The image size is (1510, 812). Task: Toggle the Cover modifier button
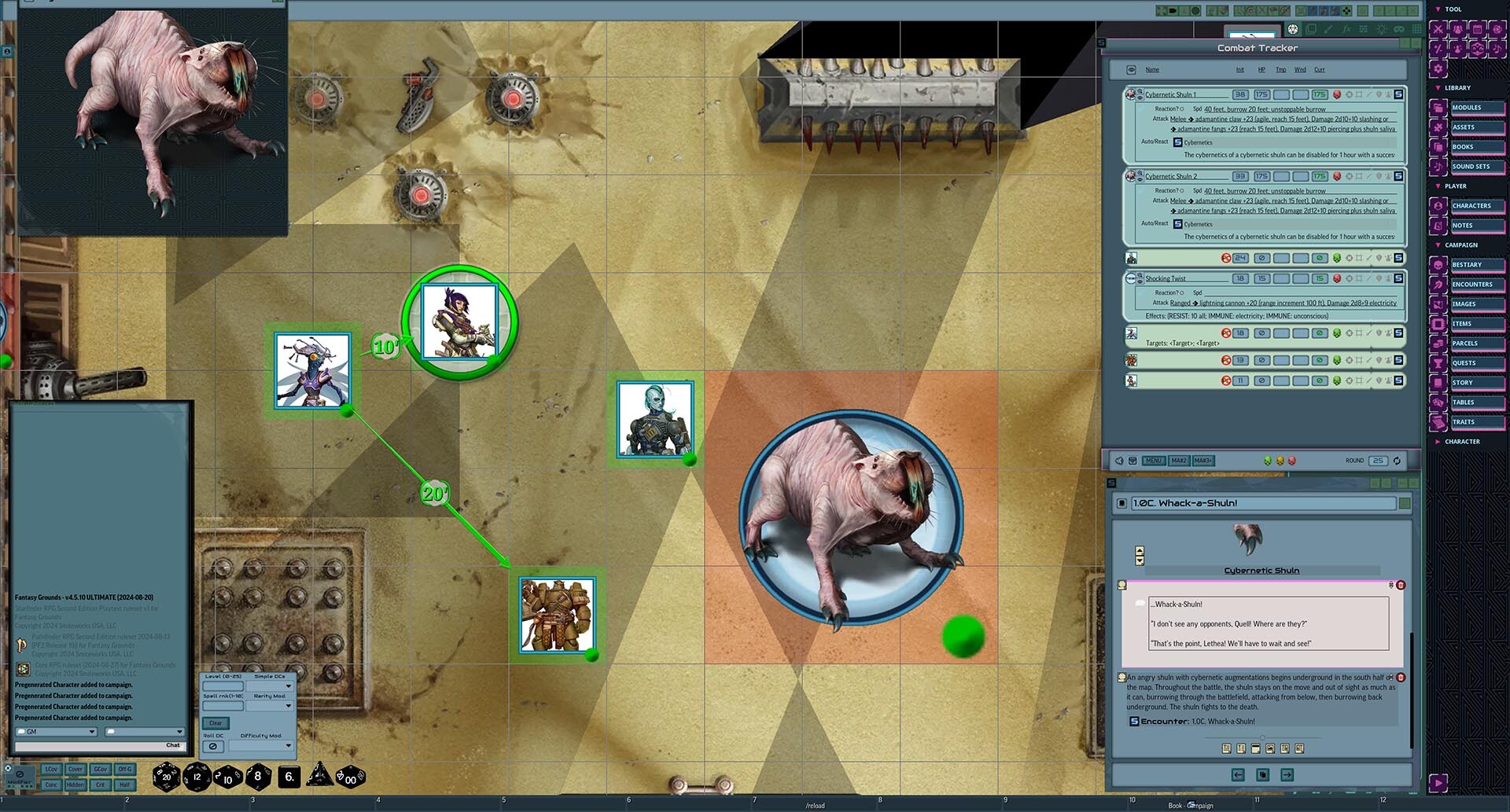(x=75, y=770)
